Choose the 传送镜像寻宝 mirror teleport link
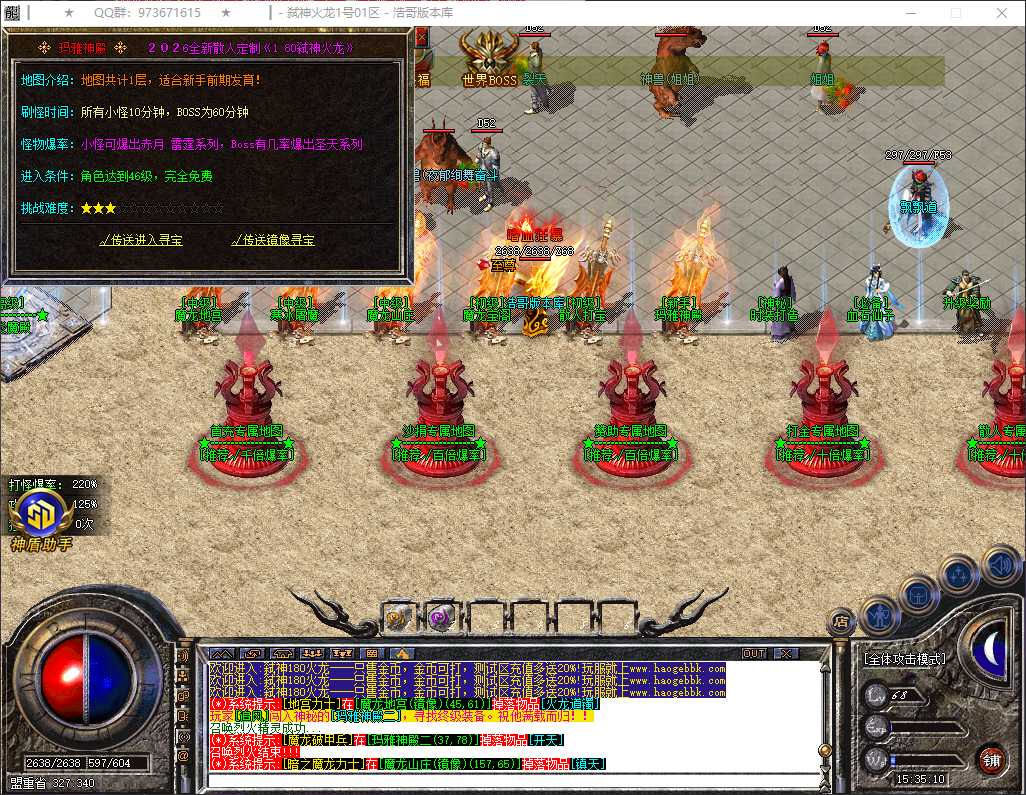The height and width of the screenshot is (795, 1026). click(272, 240)
